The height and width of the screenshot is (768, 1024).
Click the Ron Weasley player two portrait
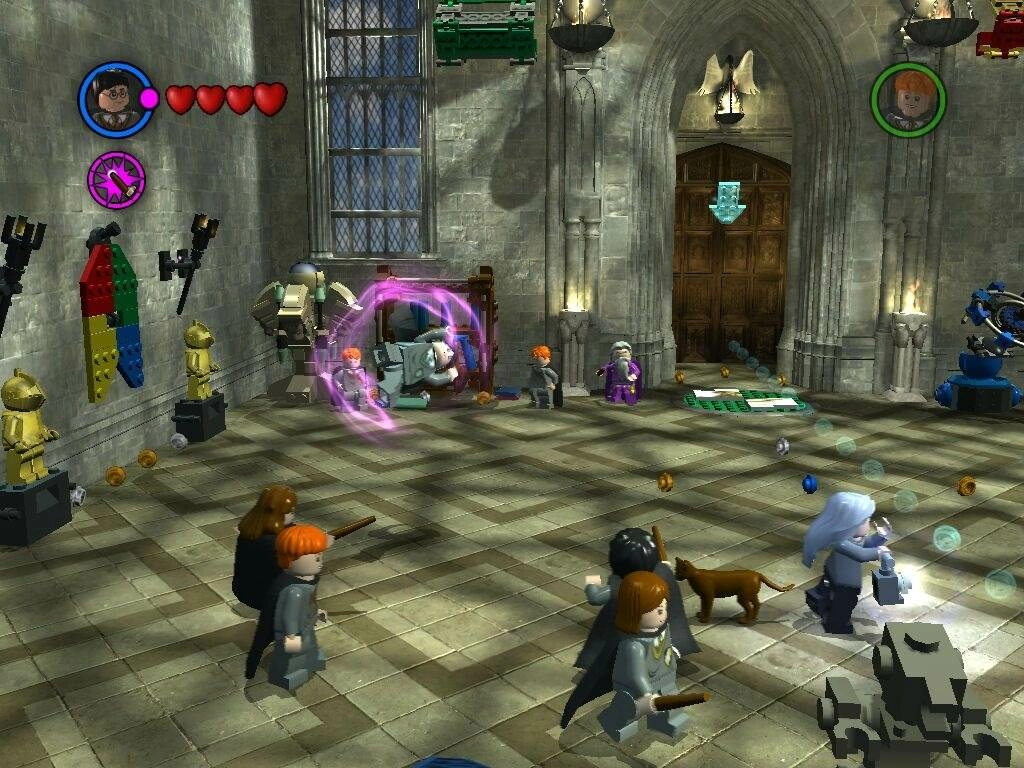[908, 99]
